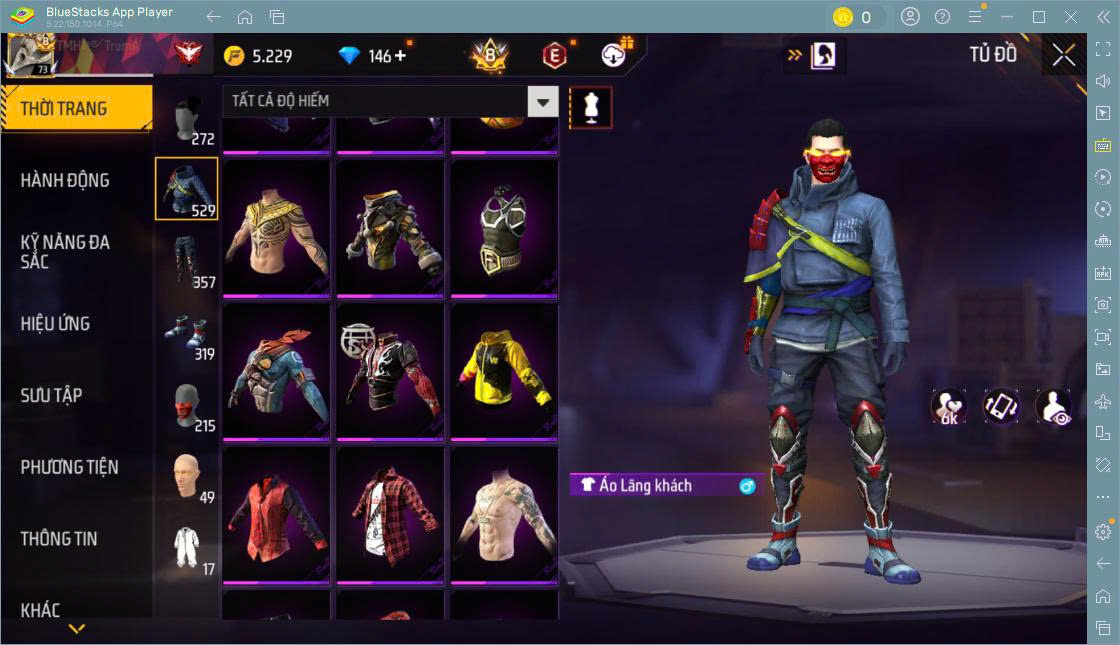Choose the red plaid shirt item
Image resolution: width=1120 pixels, height=645 pixels.
tap(390, 512)
